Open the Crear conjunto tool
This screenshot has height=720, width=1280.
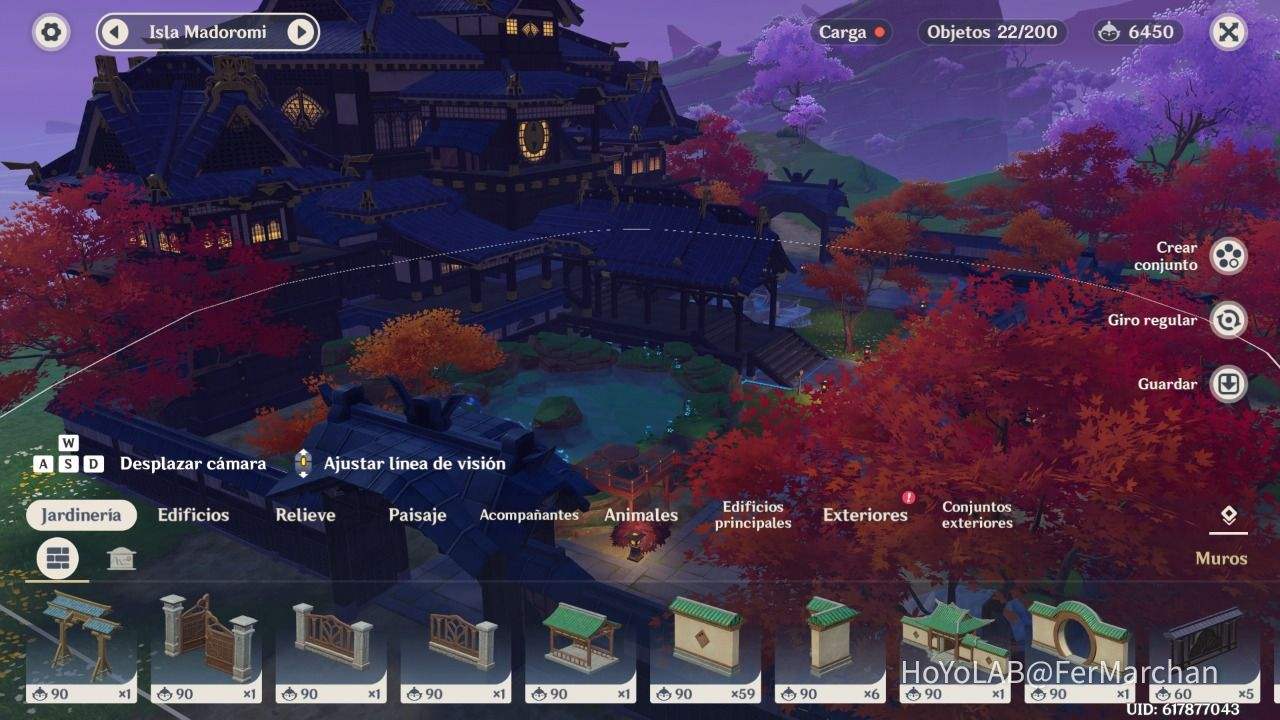(x=1228, y=256)
